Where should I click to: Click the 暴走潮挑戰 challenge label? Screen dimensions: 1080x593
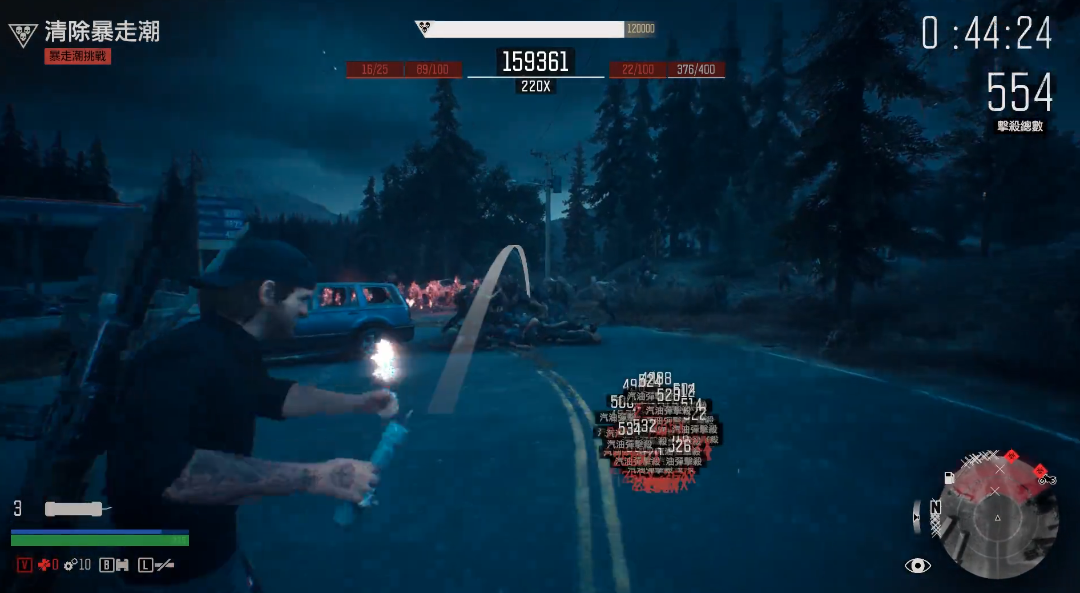[x=78, y=57]
